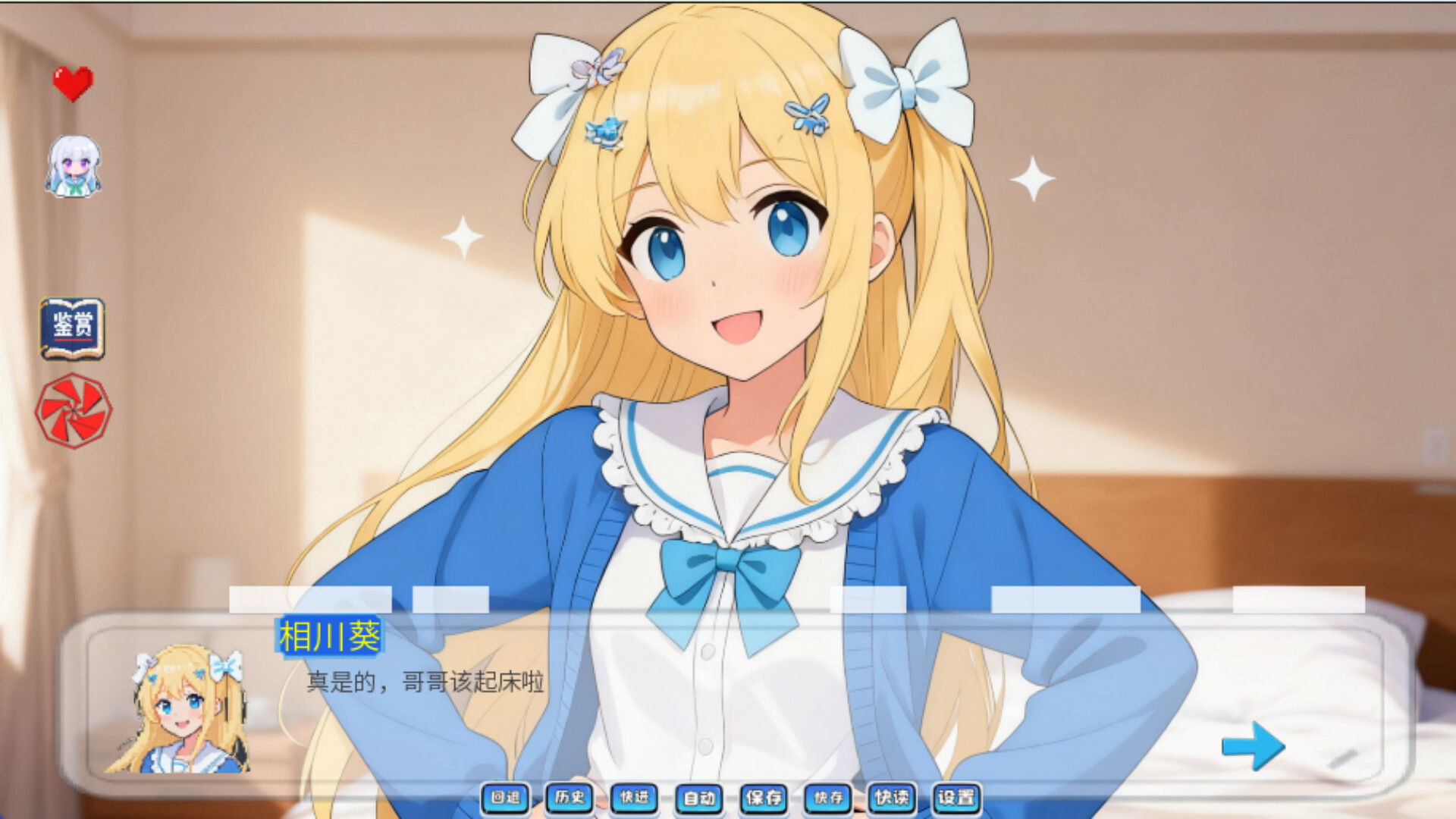1456x819 pixels.
Task: Toggle 快存 quick save slot
Action: pos(827,798)
